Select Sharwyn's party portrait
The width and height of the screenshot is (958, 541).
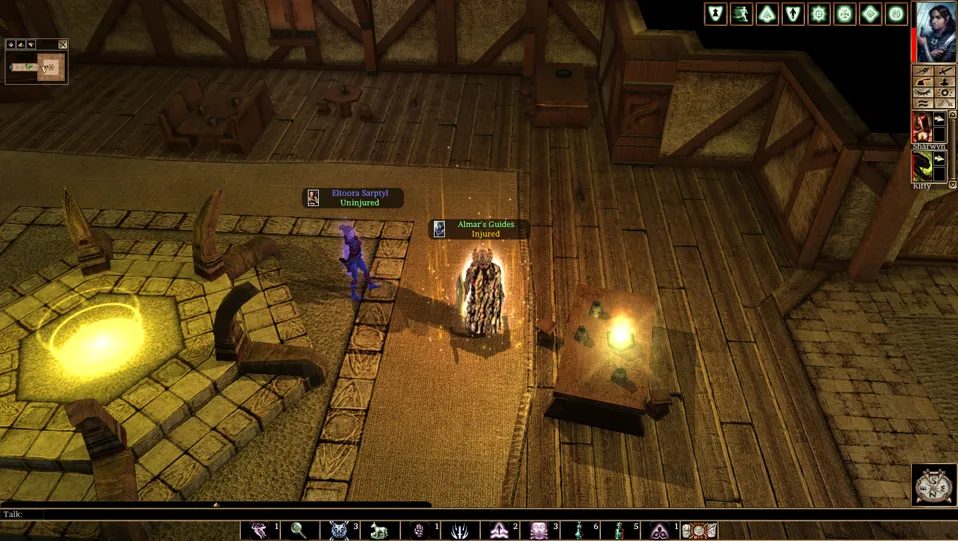[x=922, y=126]
